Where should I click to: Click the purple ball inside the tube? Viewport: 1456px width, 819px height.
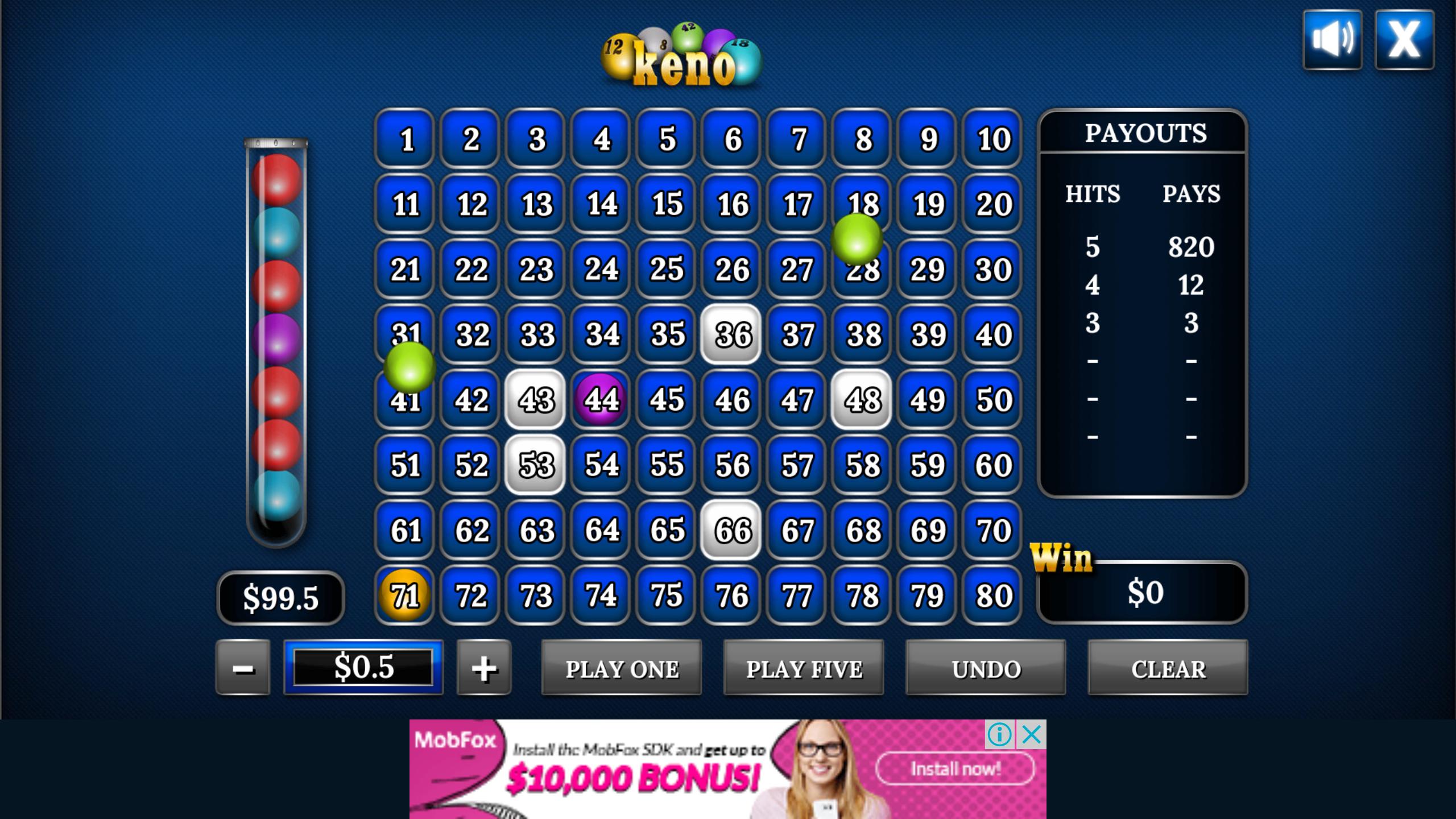(x=277, y=338)
